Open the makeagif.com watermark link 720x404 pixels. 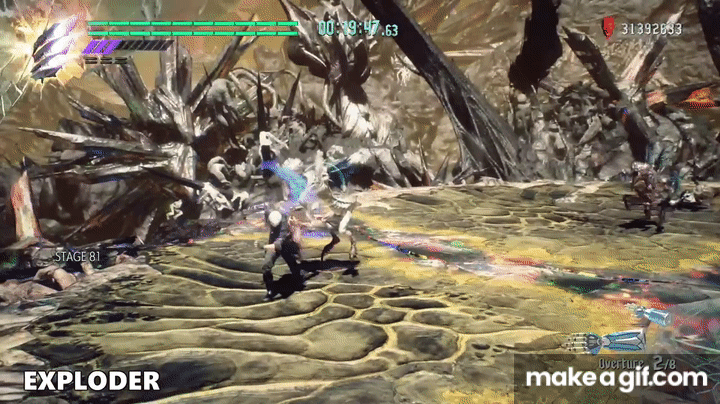tap(616, 378)
